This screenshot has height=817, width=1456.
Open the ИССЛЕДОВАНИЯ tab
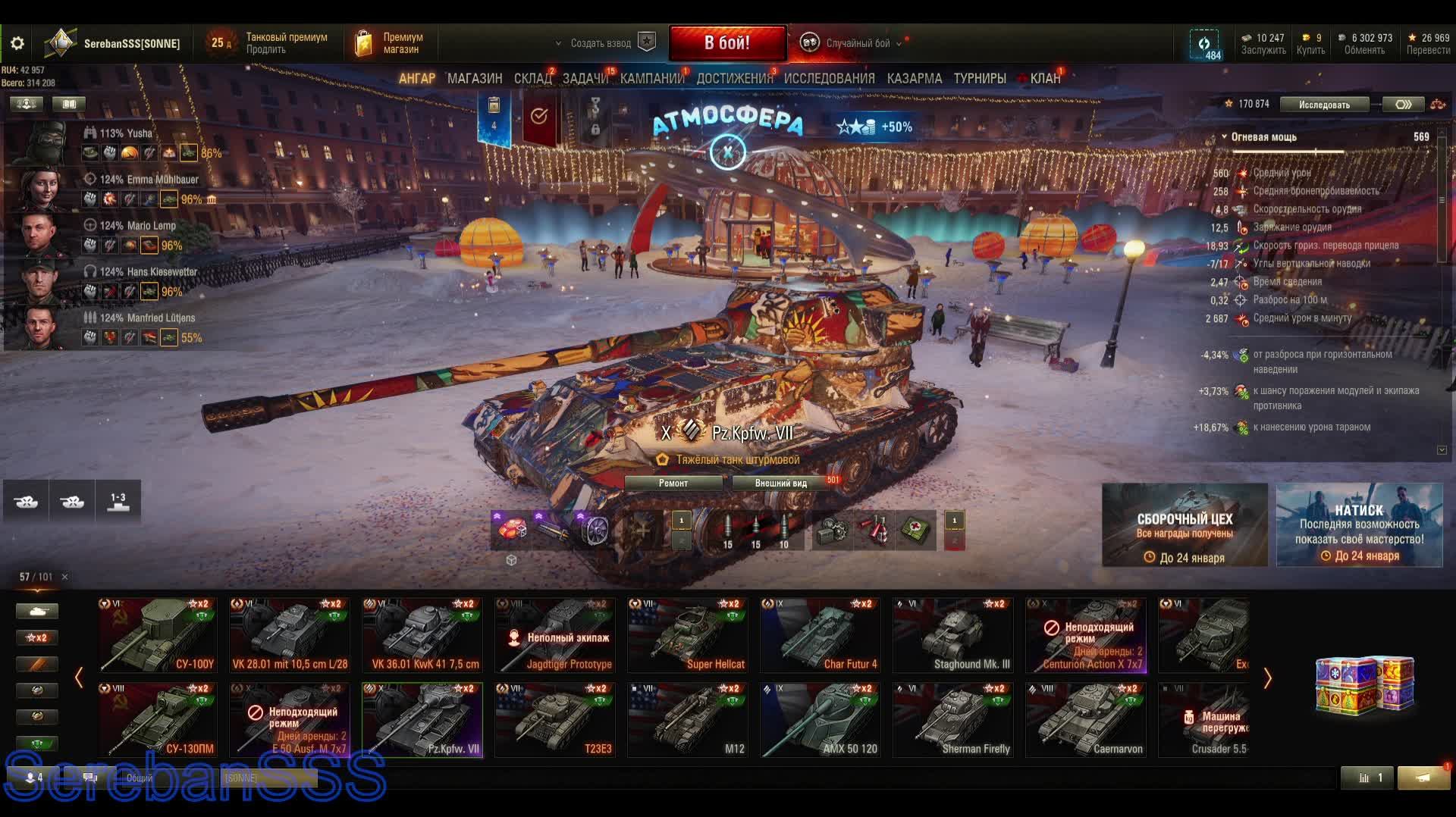(829, 79)
